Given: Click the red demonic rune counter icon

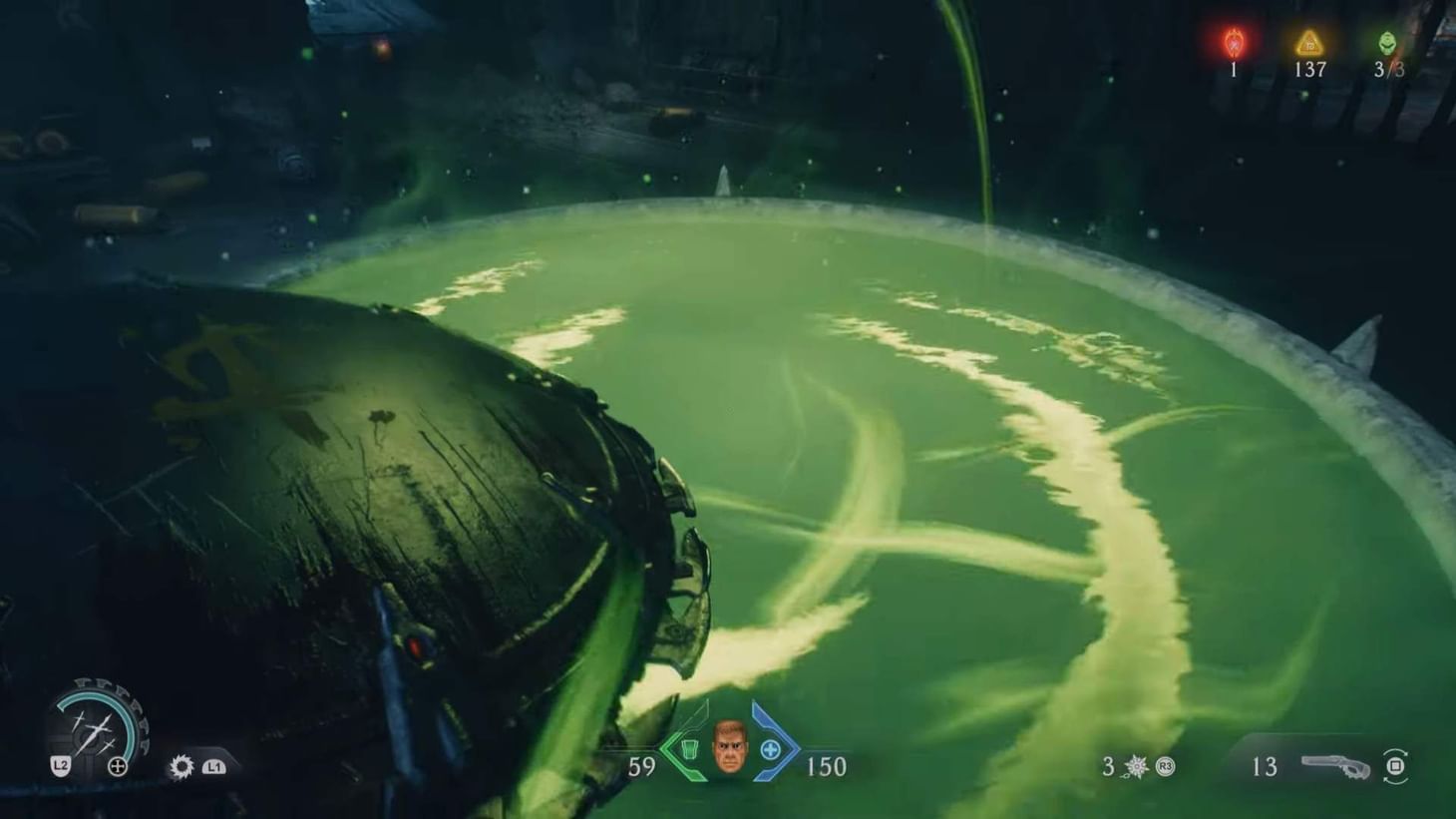Looking at the screenshot, I should click(1233, 42).
